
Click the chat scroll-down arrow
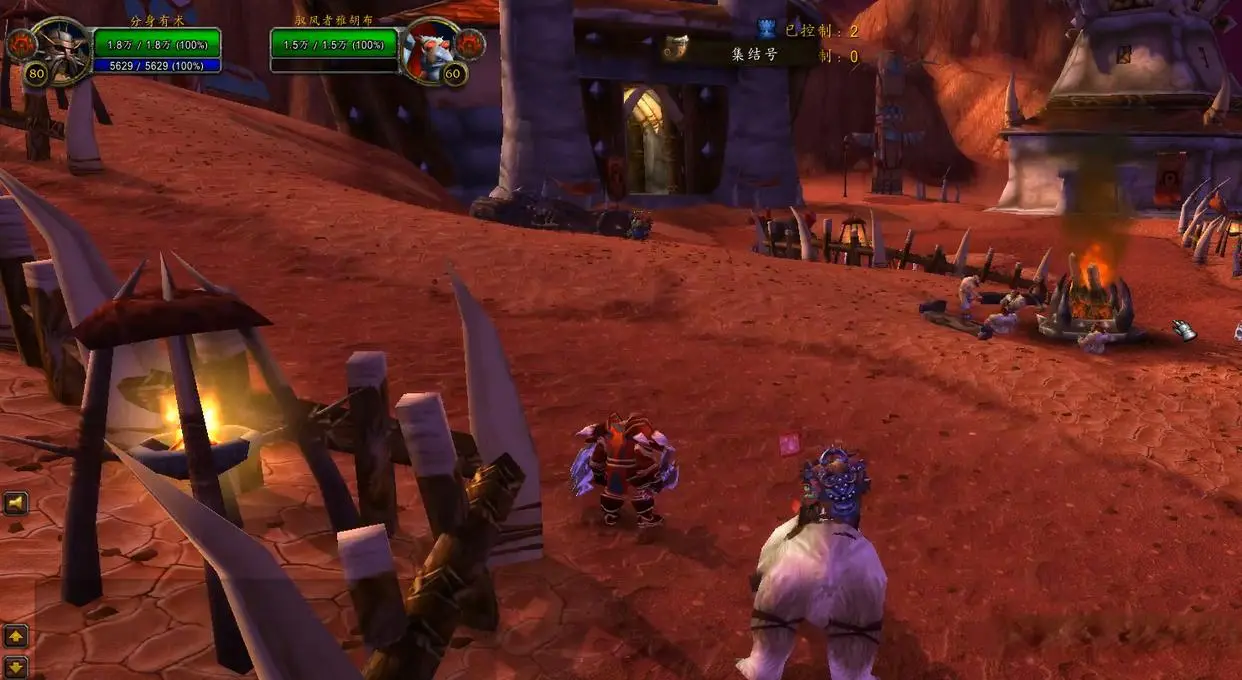(16, 666)
